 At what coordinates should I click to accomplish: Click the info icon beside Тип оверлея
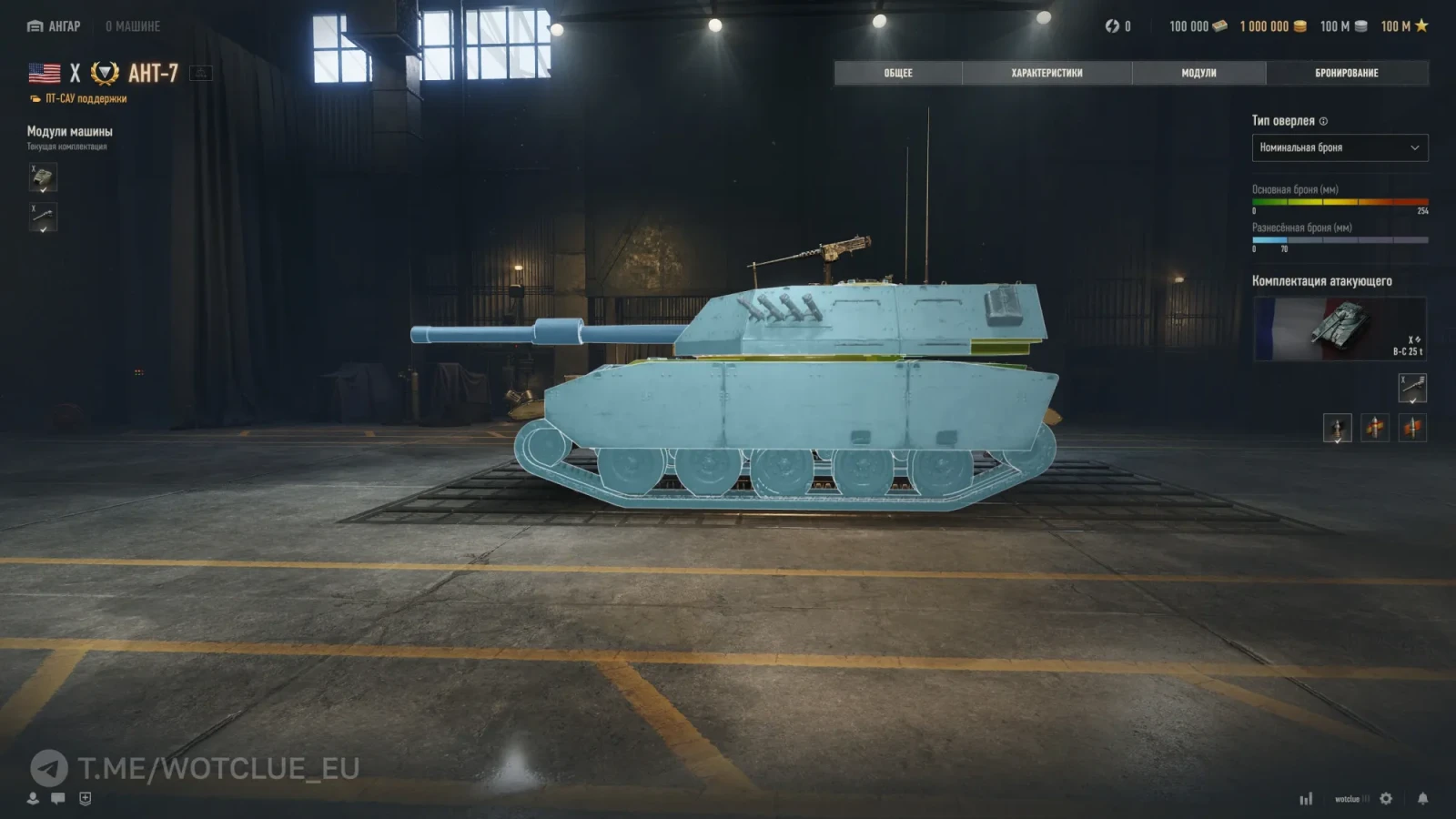tap(1324, 121)
